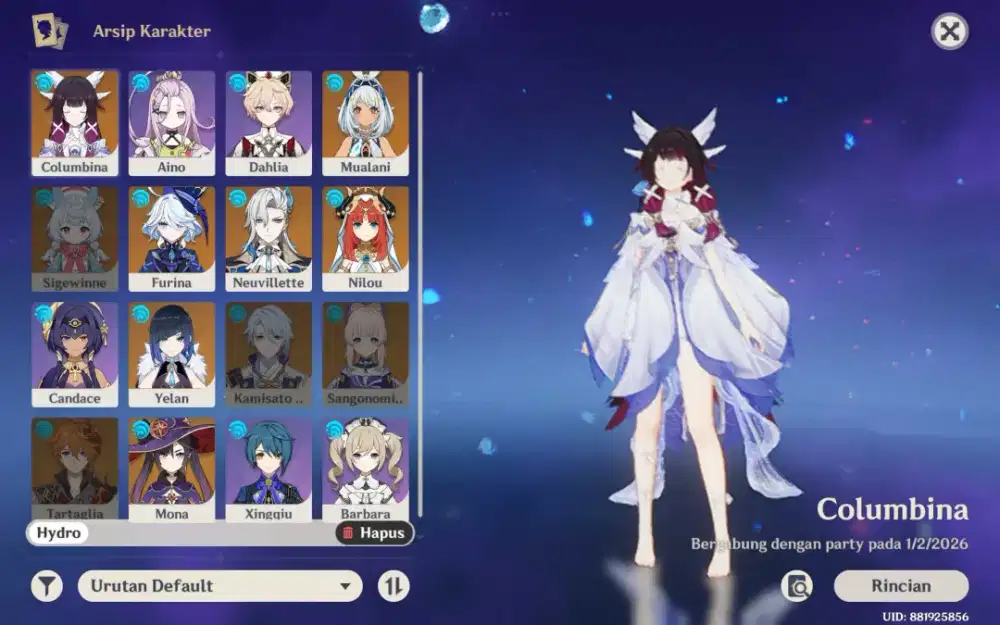The height and width of the screenshot is (625, 1000).
Task: Click the Hapus filter delete button
Action: point(374,533)
